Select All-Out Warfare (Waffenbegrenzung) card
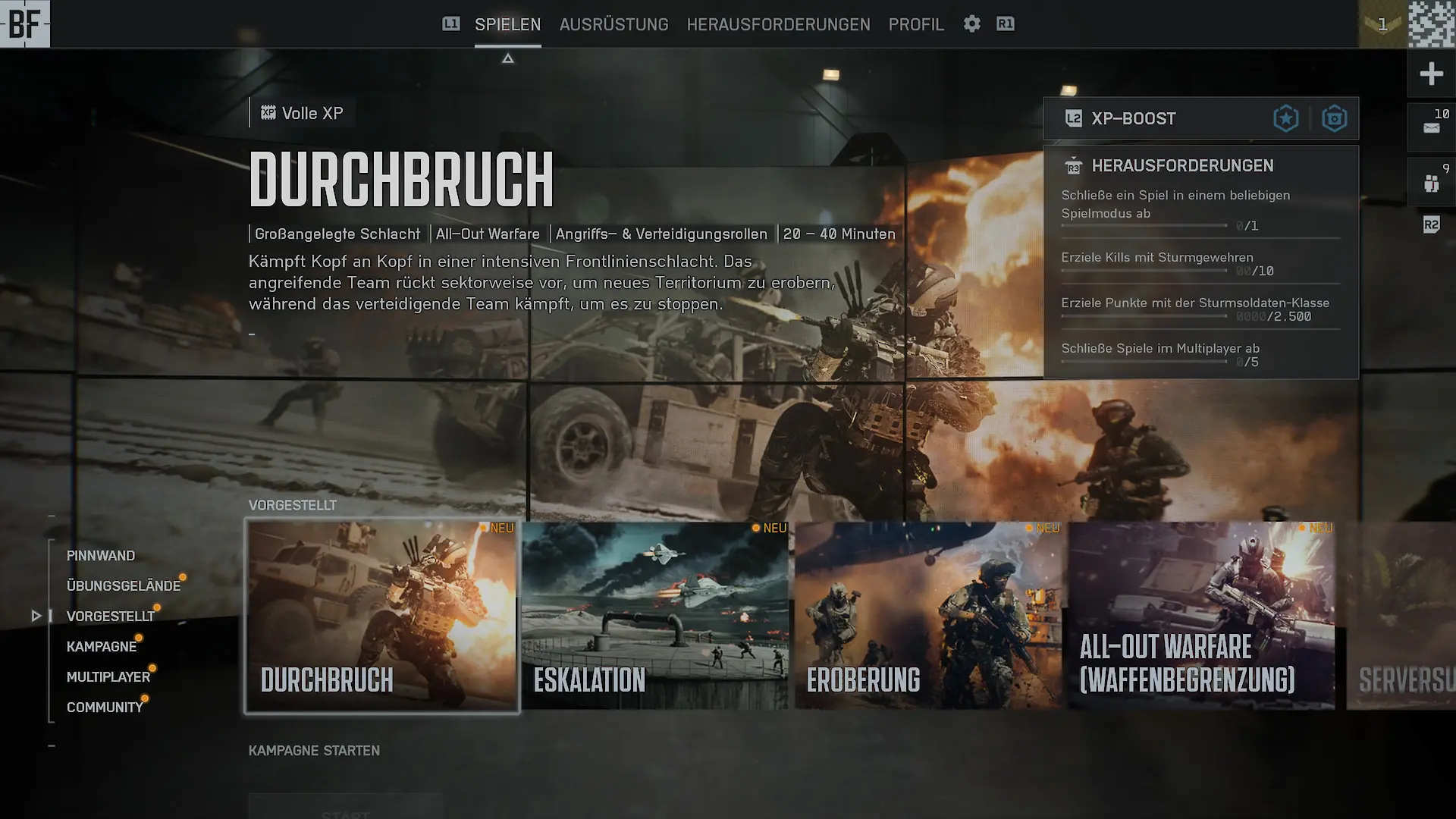The width and height of the screenshot is (1456, 819). pos(1201,616)
